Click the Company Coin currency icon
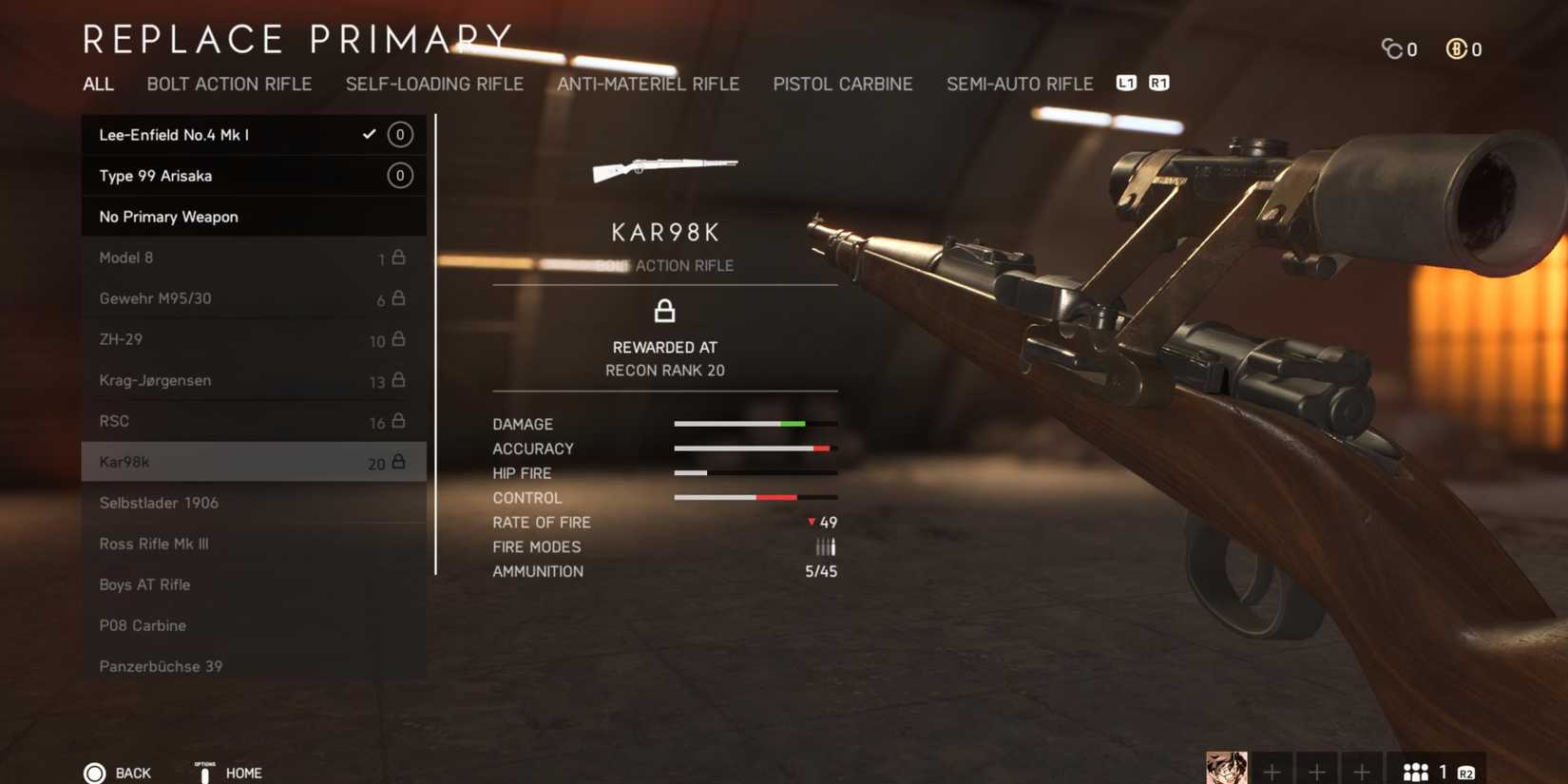1568x784 pixels. [1393, 48]
